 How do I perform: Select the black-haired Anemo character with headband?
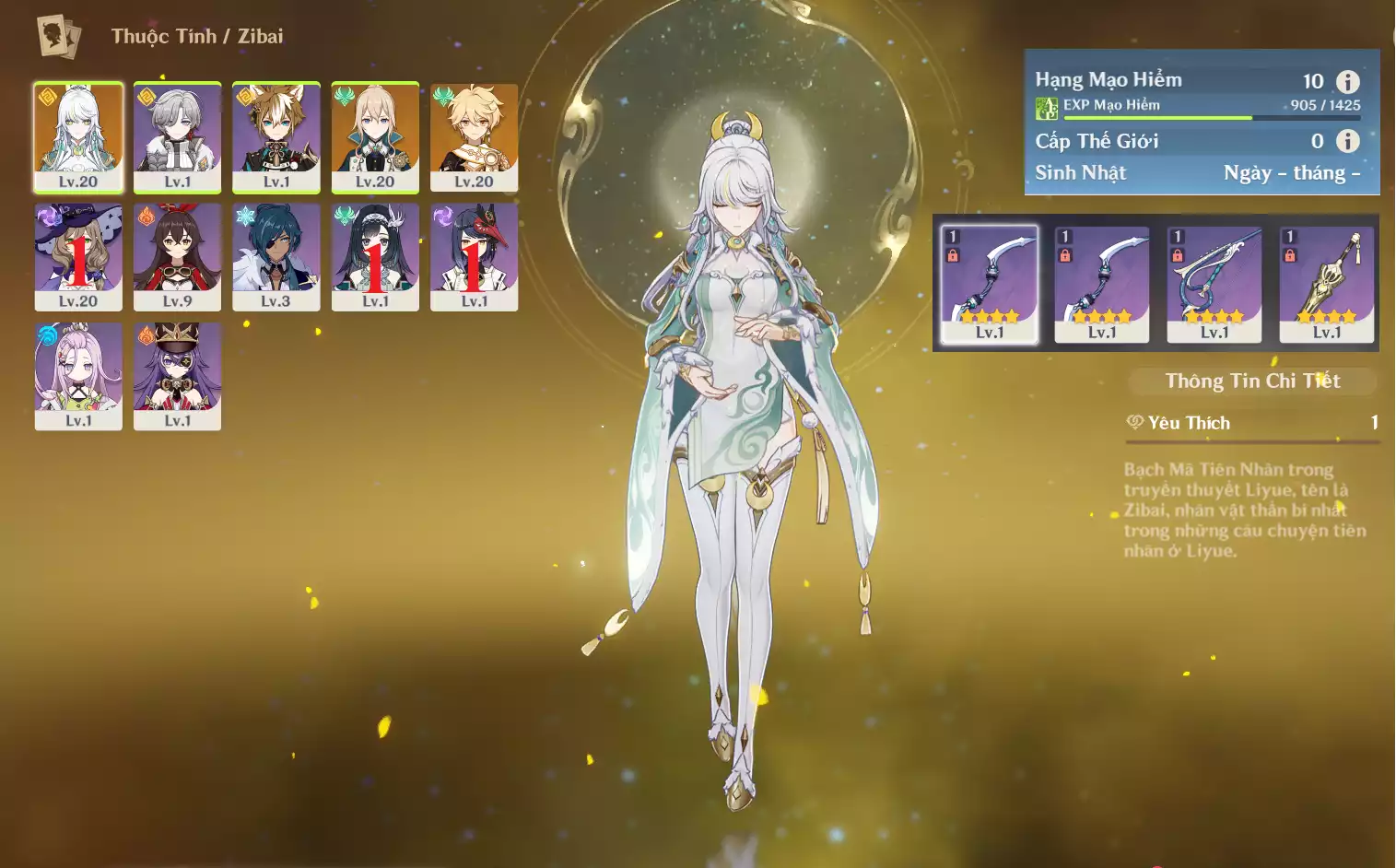point(375,256)
